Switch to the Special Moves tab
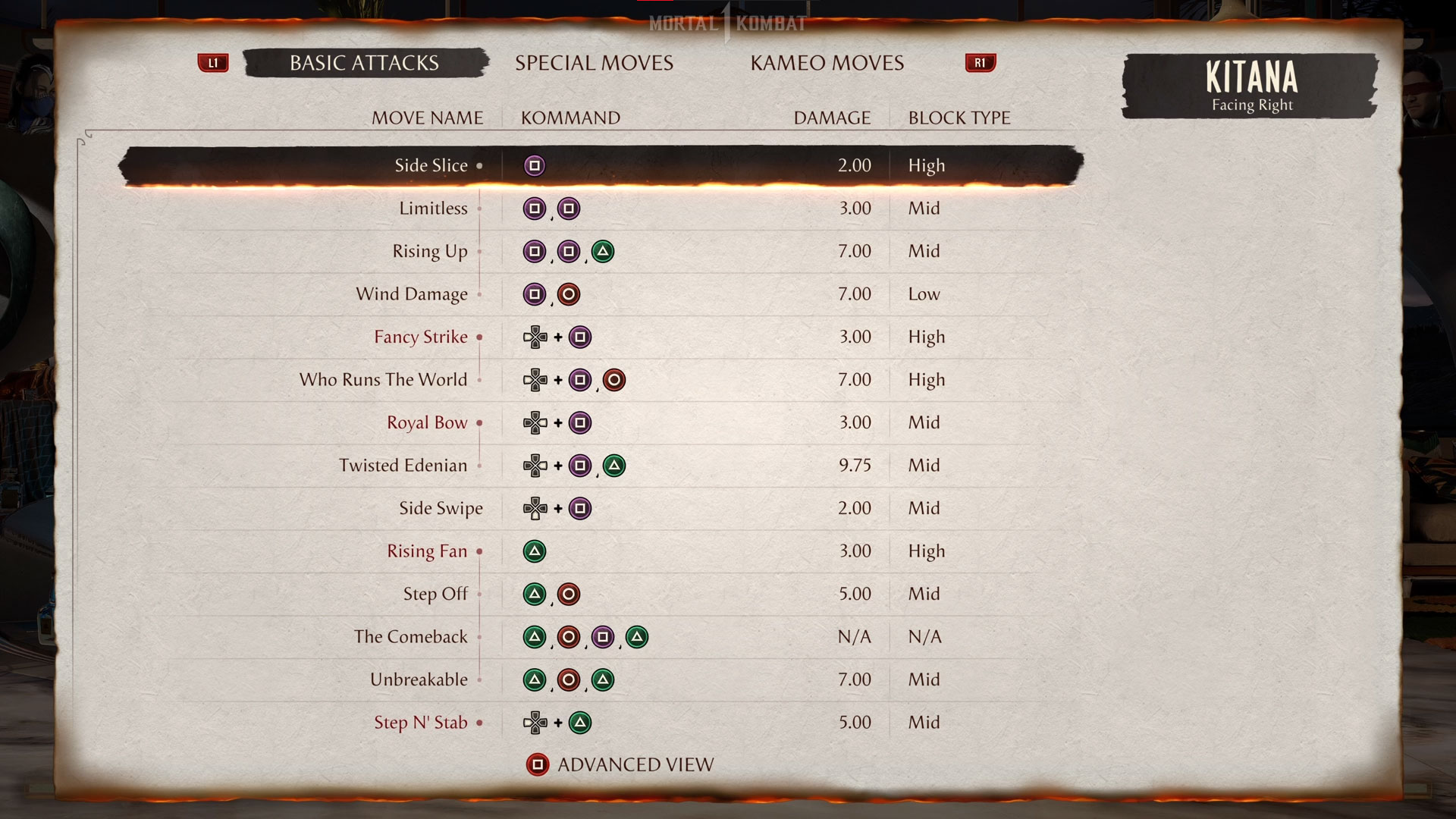The height and width of the screenshot is (819, 1456). pyautogui.click(x=595, y=63)
